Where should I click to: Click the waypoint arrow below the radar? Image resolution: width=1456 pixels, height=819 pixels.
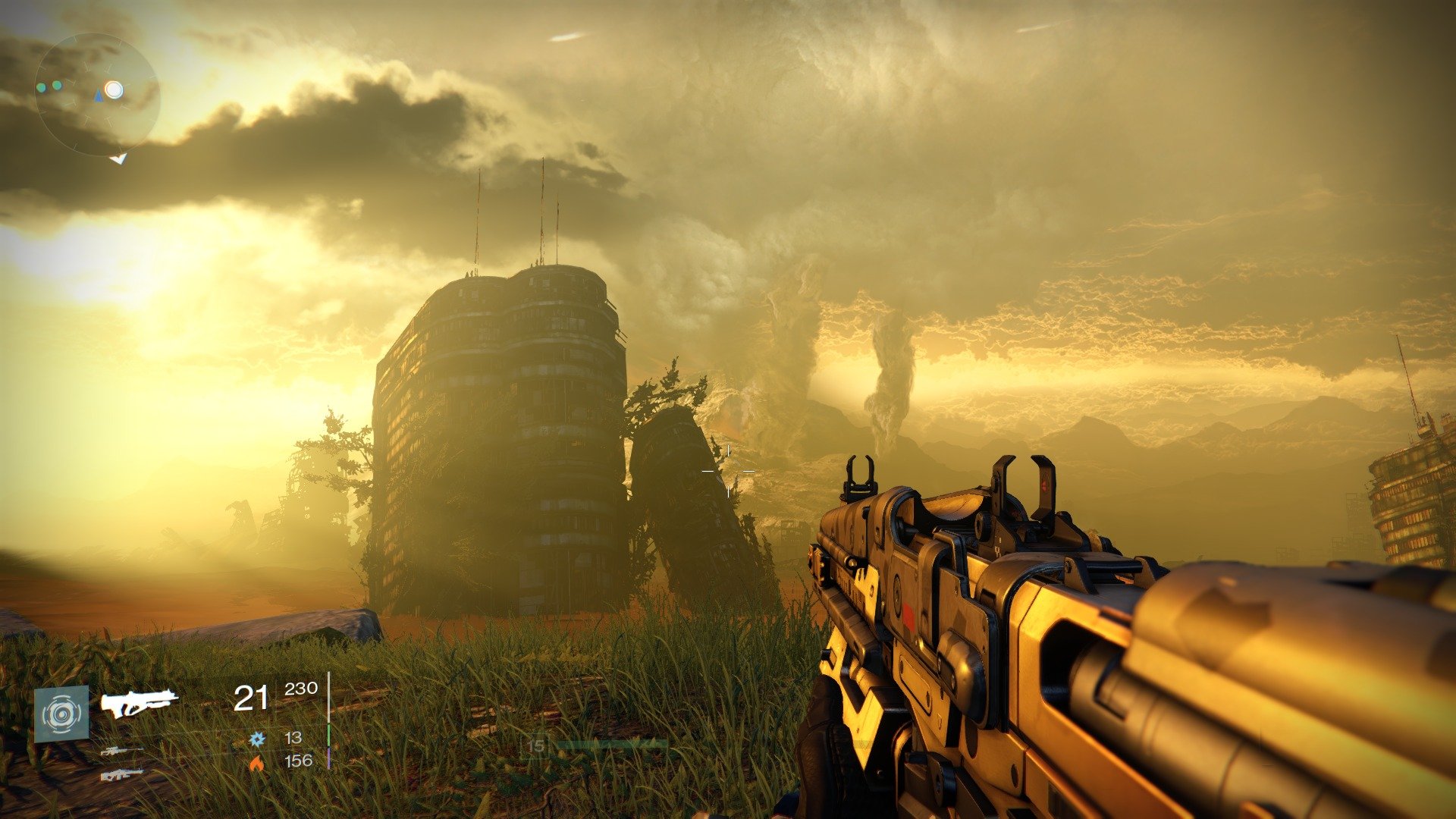pyautogui.click(x=118, y=159)
